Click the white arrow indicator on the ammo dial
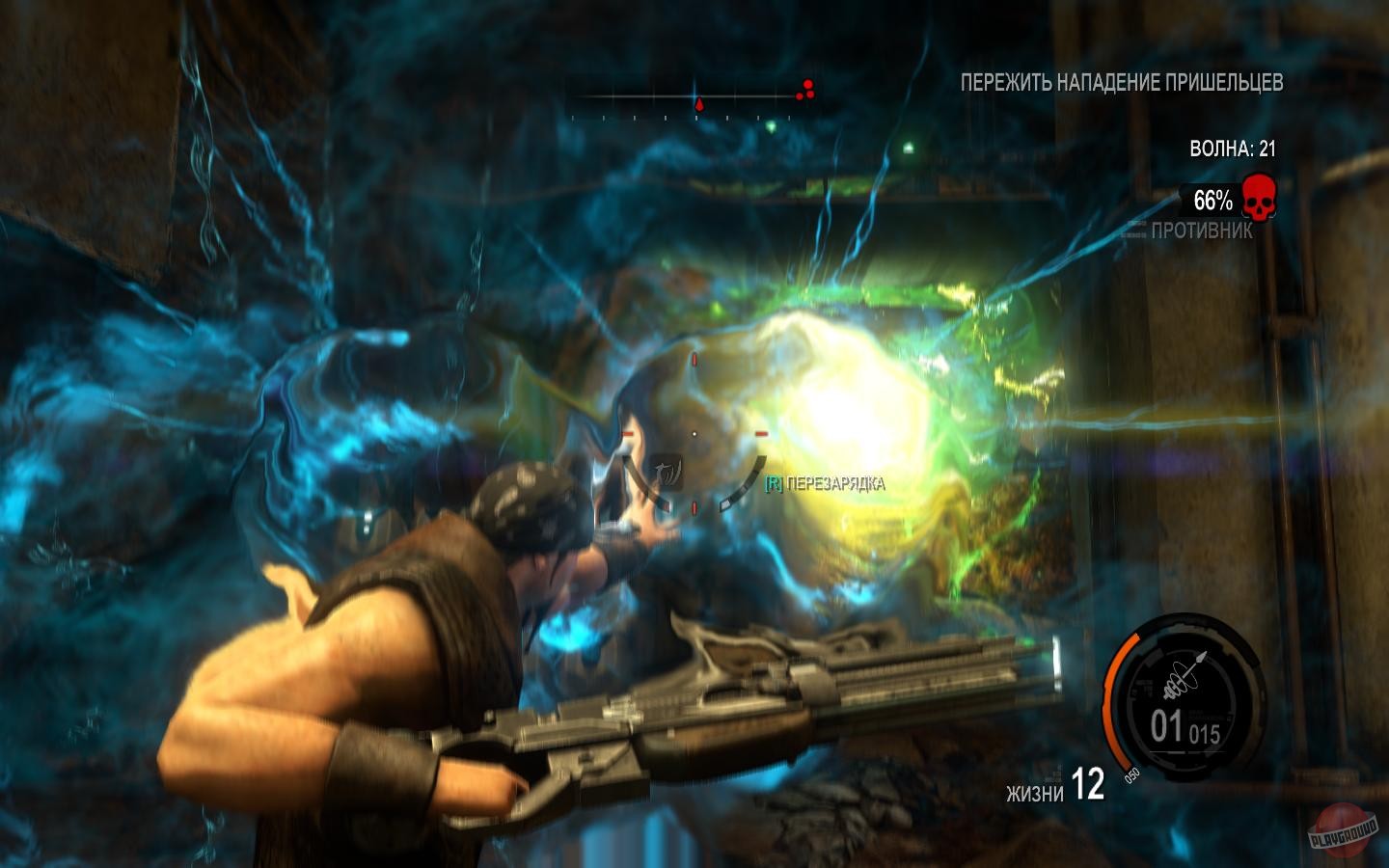 (x=1200, y=659)
